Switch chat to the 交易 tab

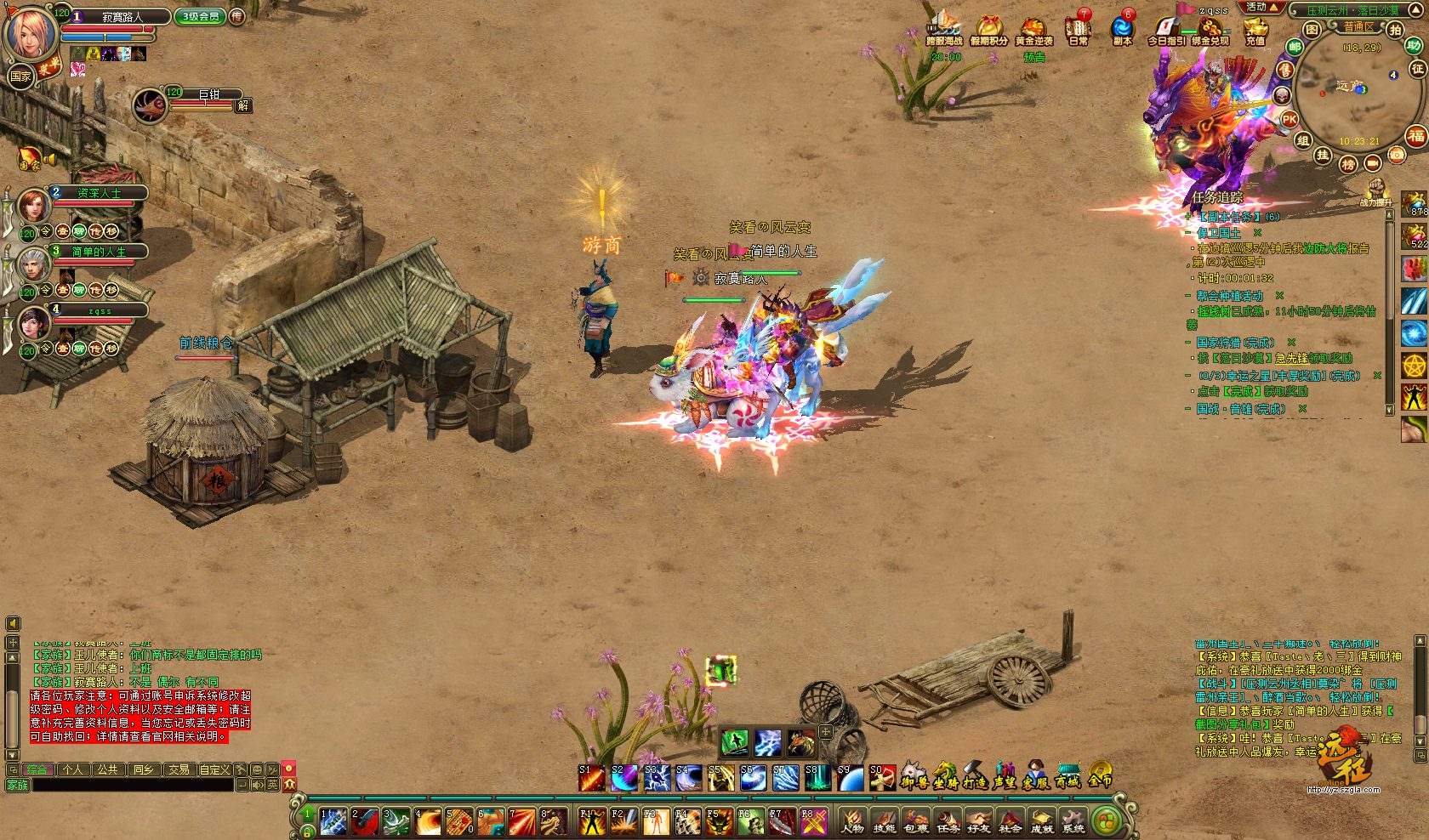179,769
